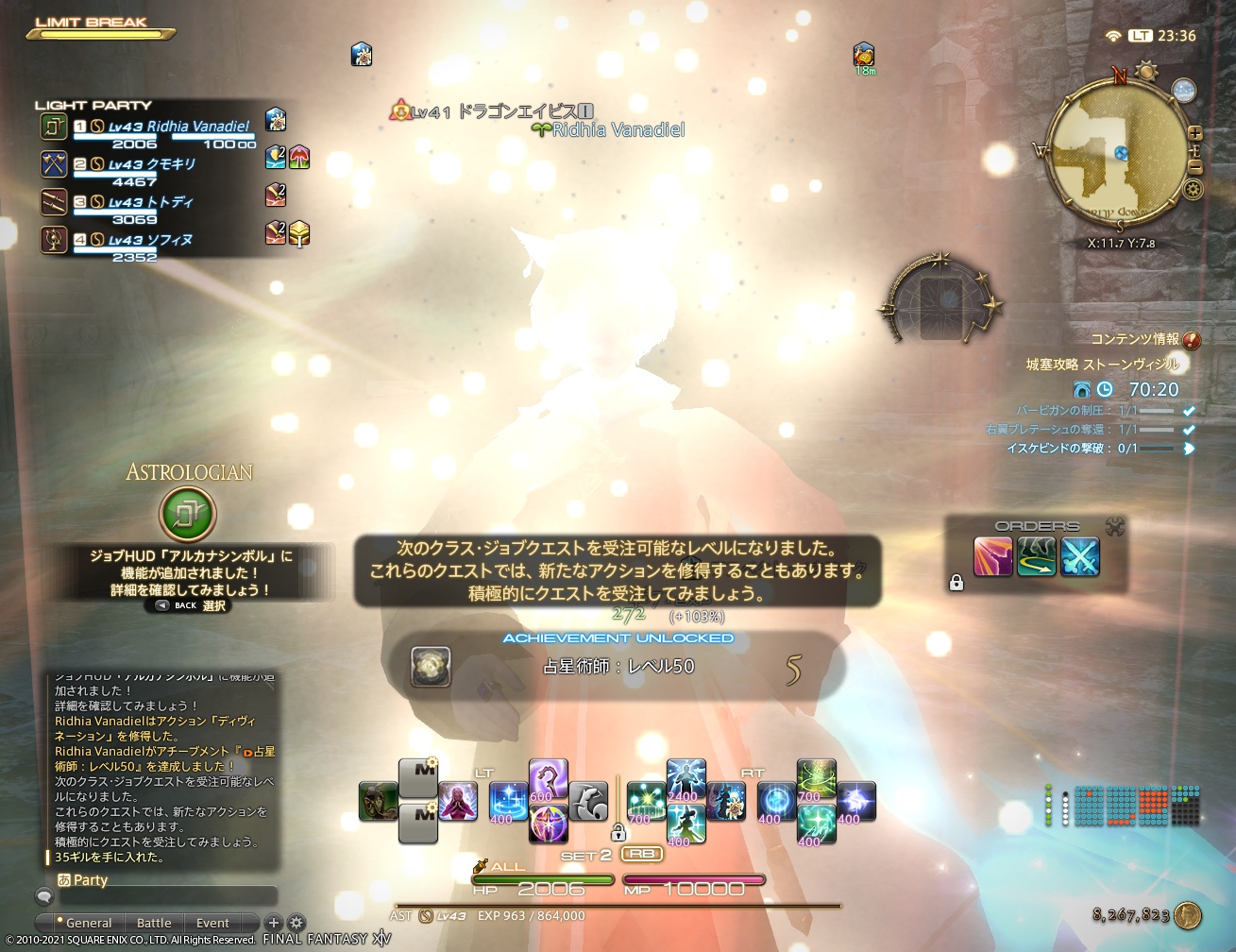Click the plus button to add a chat tab
The image size is (1236, 952).
tap(273, 923)
